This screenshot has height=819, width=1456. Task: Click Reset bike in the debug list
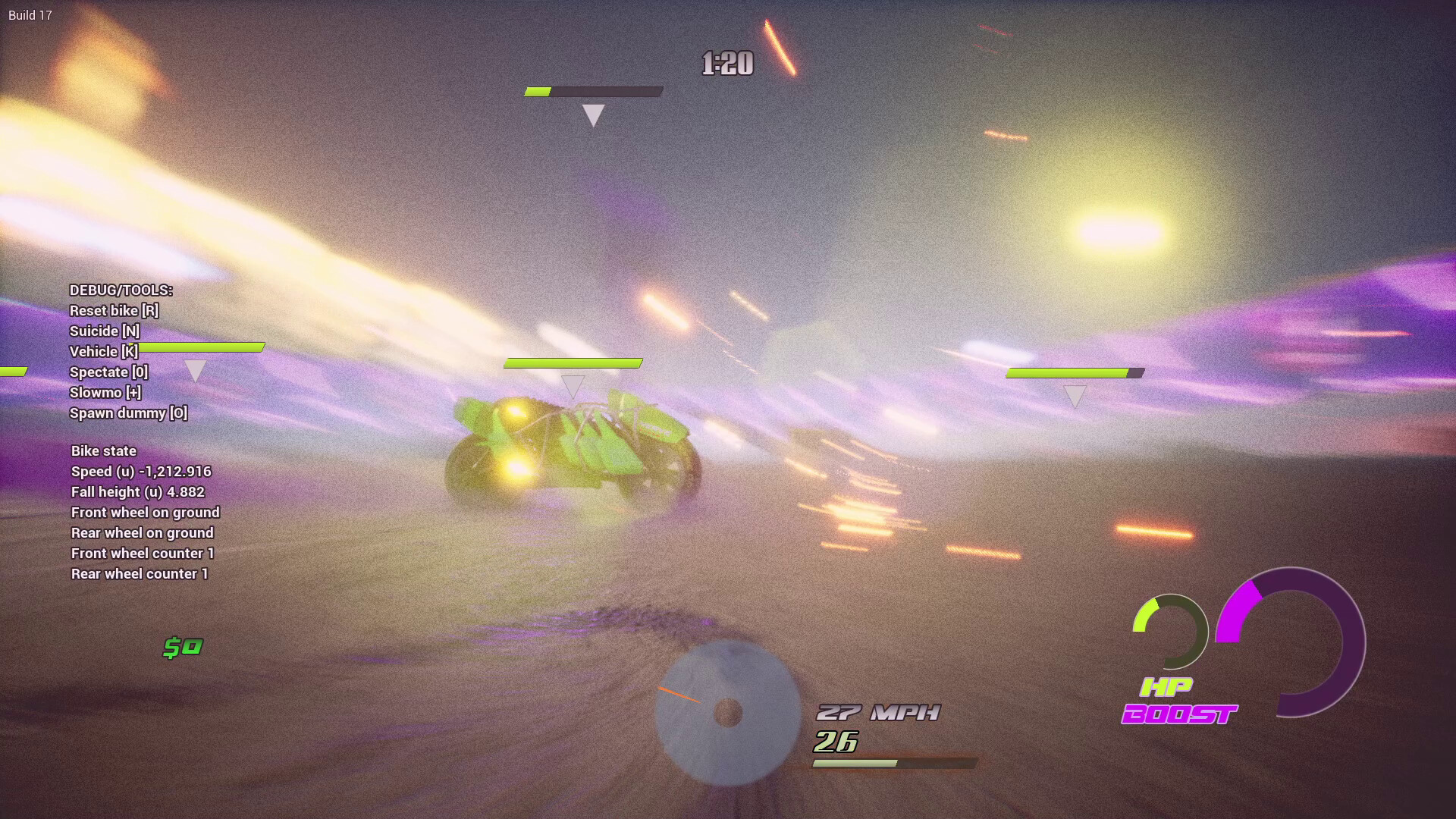(115, 310)
